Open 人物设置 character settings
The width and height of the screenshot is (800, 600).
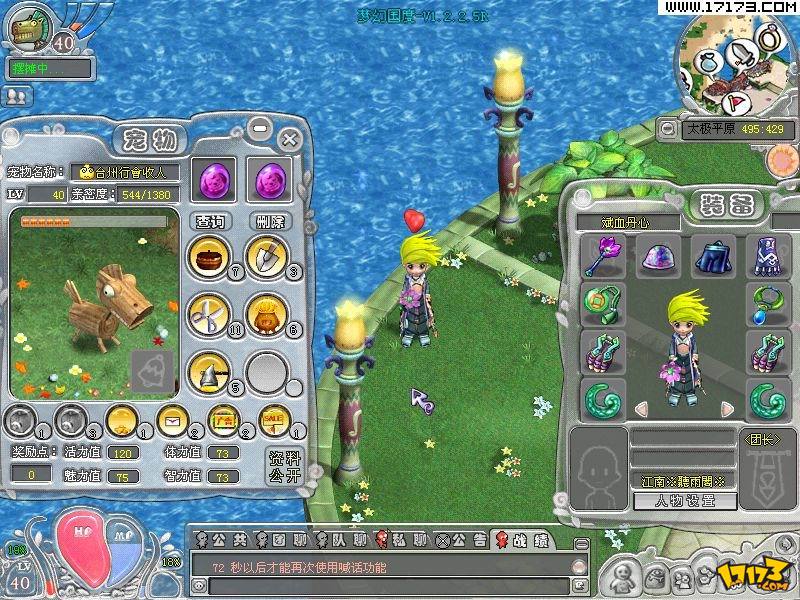click(x=685, y=500)
